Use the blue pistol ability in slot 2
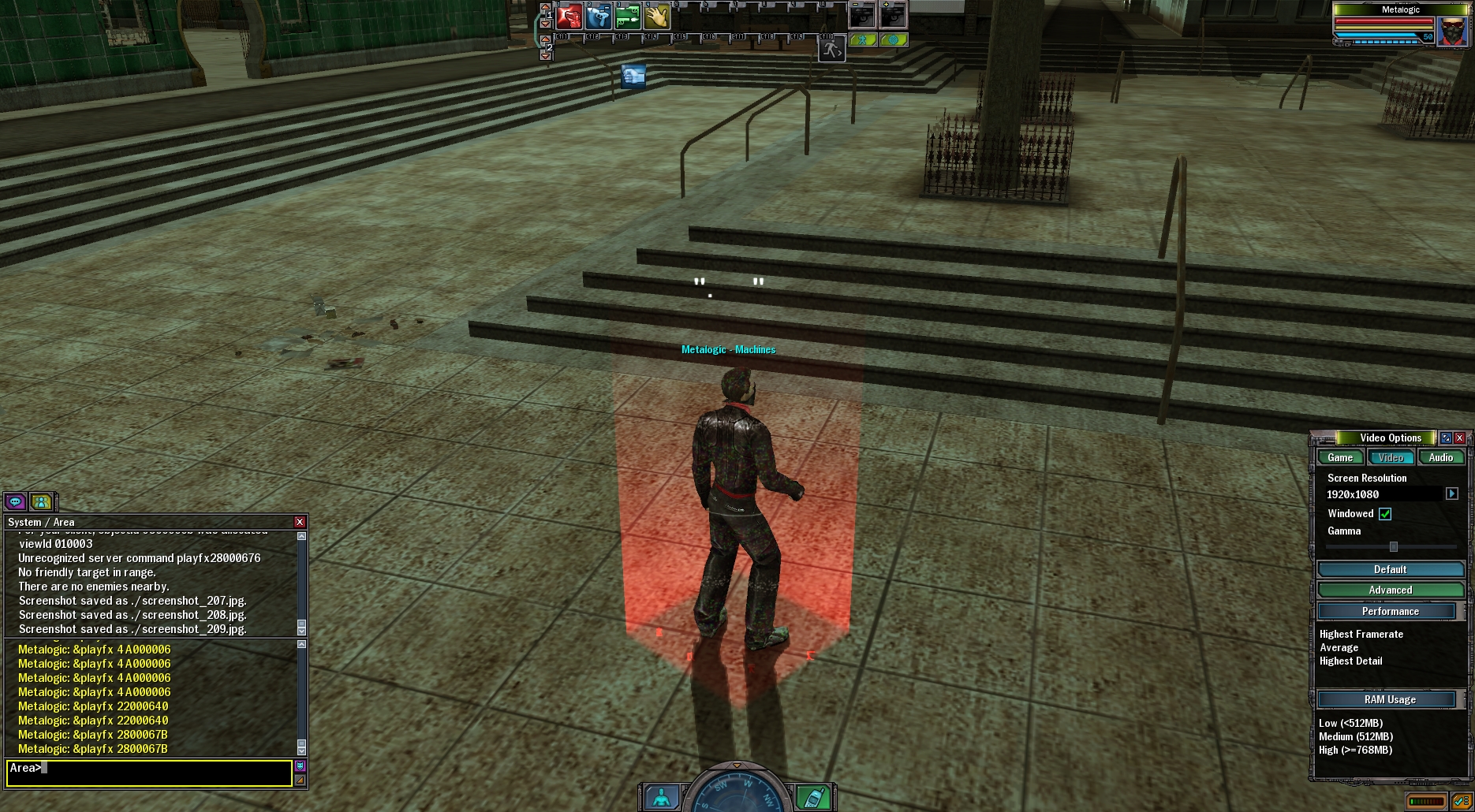 pos(599,16)
